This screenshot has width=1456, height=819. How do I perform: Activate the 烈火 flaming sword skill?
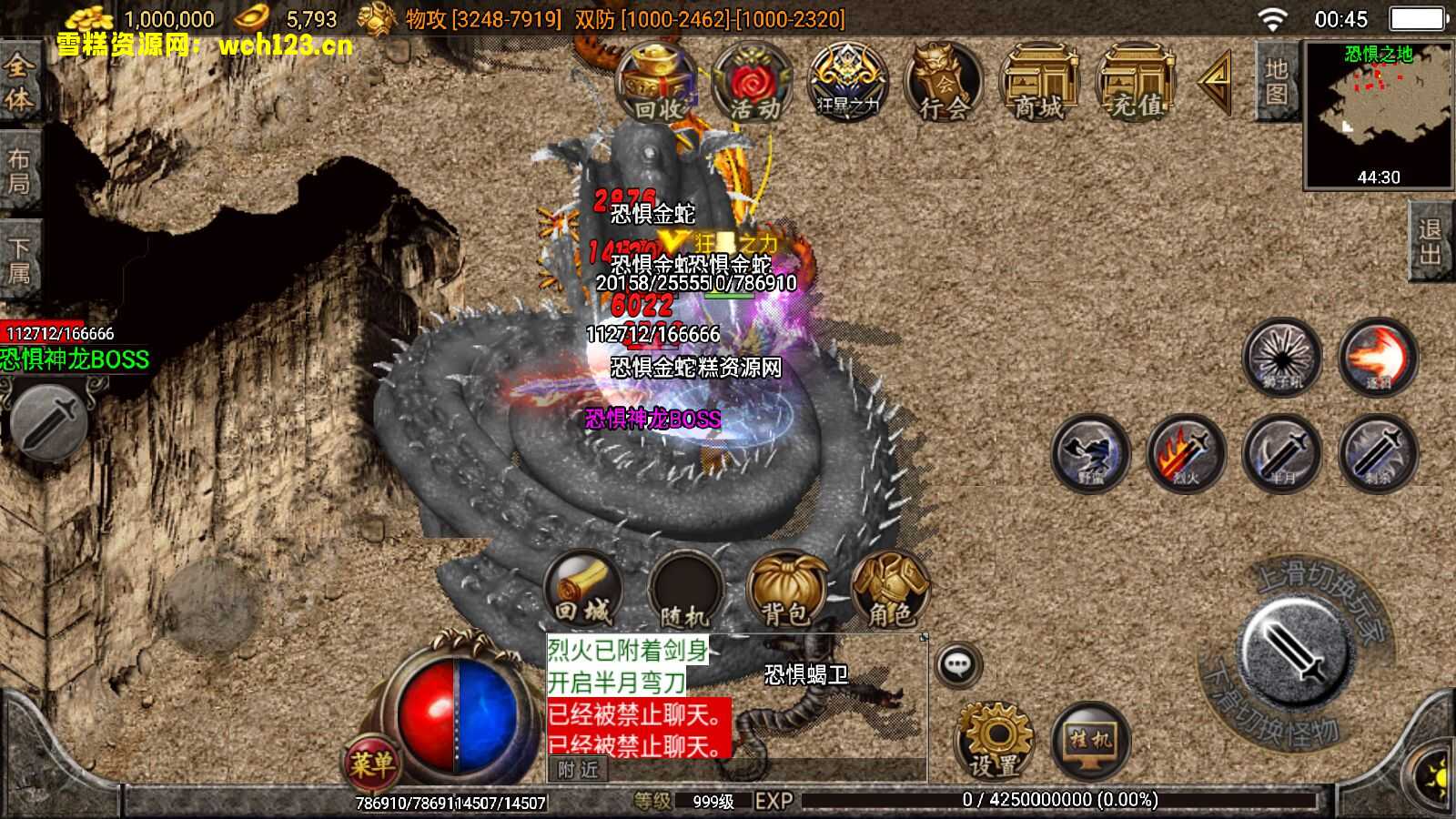(1186, 452)
